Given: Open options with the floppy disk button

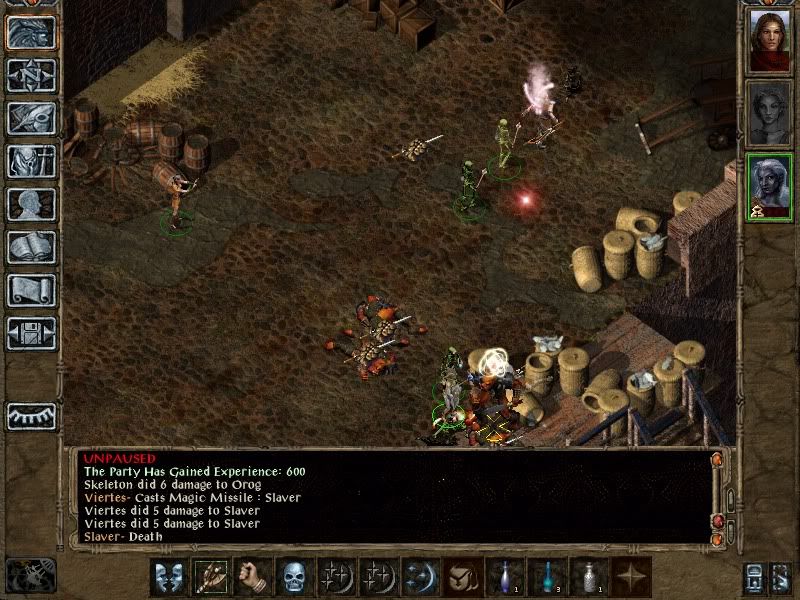Looking at the screenshot, I should (31, 333).
